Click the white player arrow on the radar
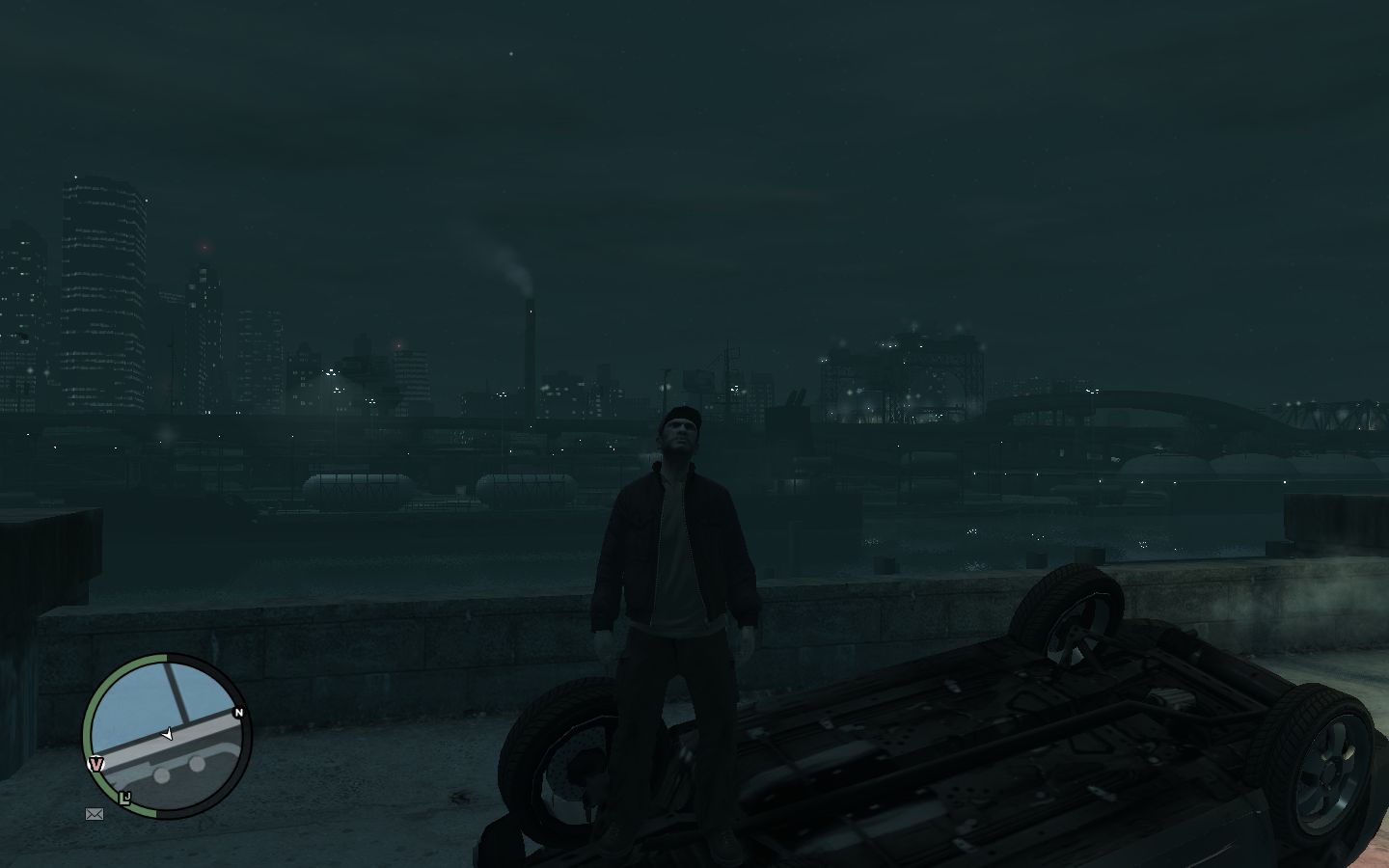 [167, 735]
